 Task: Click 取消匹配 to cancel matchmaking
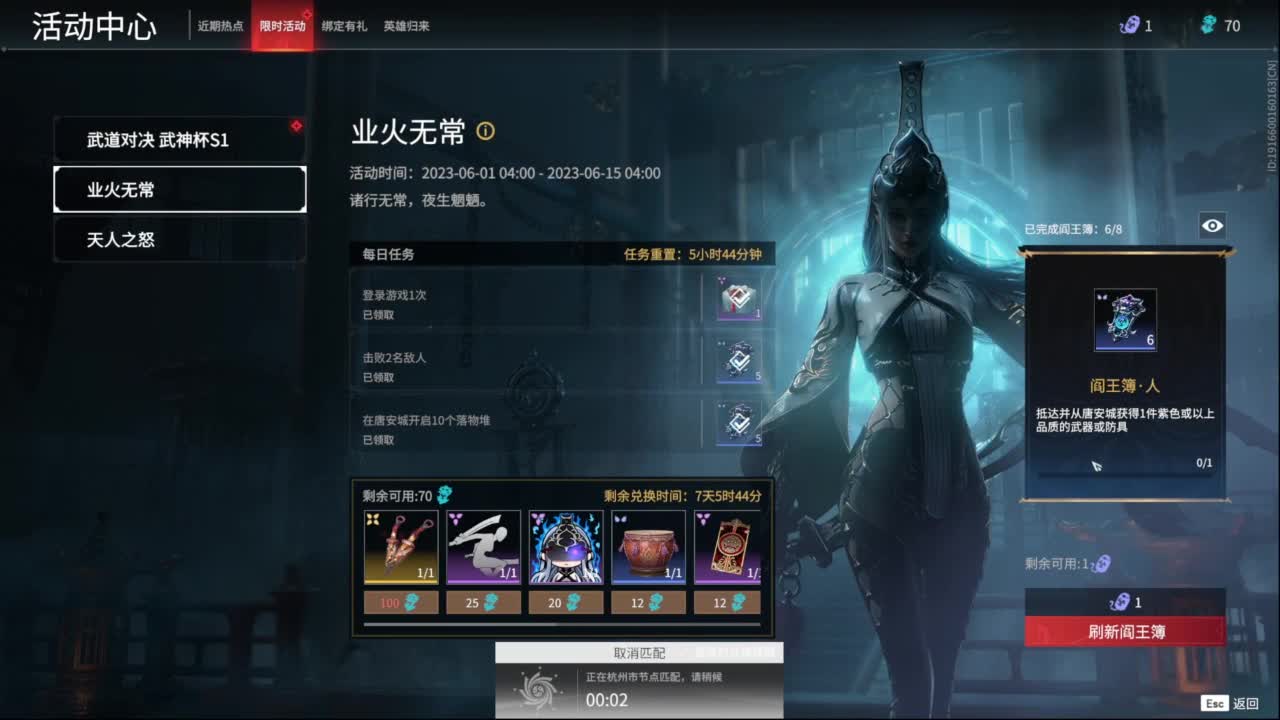638,651
